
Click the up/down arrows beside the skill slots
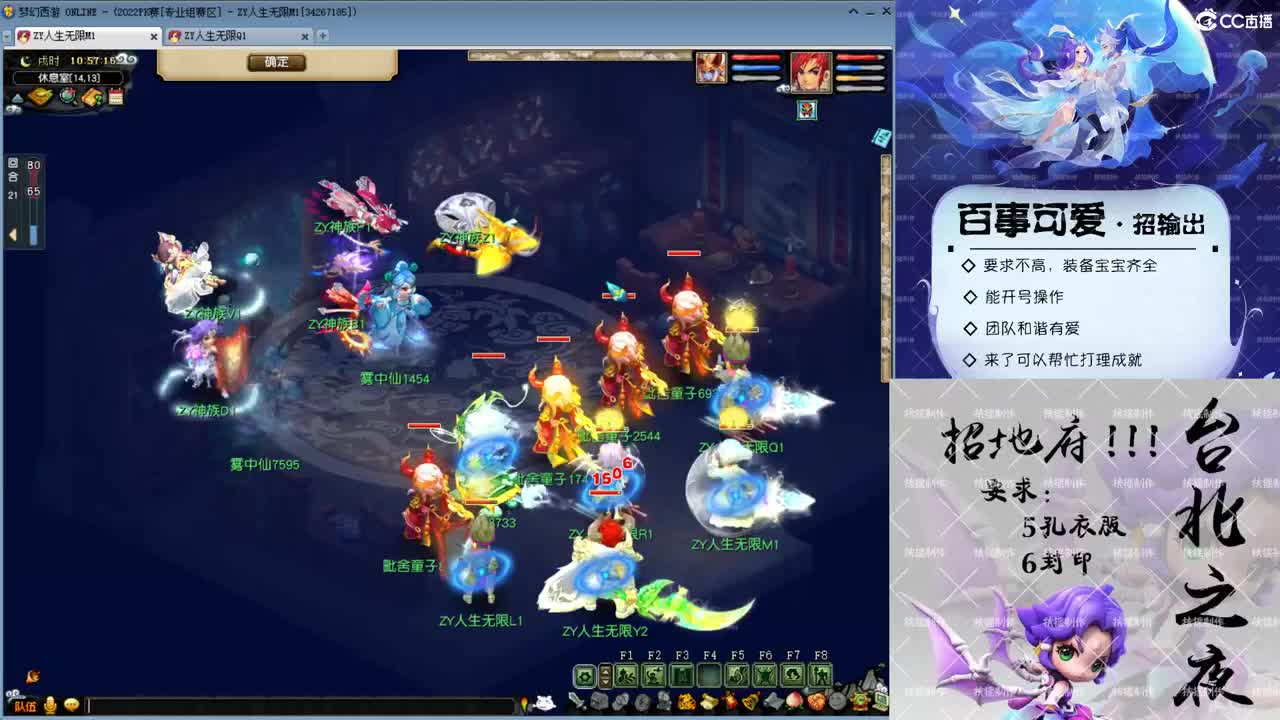(606, 676)
